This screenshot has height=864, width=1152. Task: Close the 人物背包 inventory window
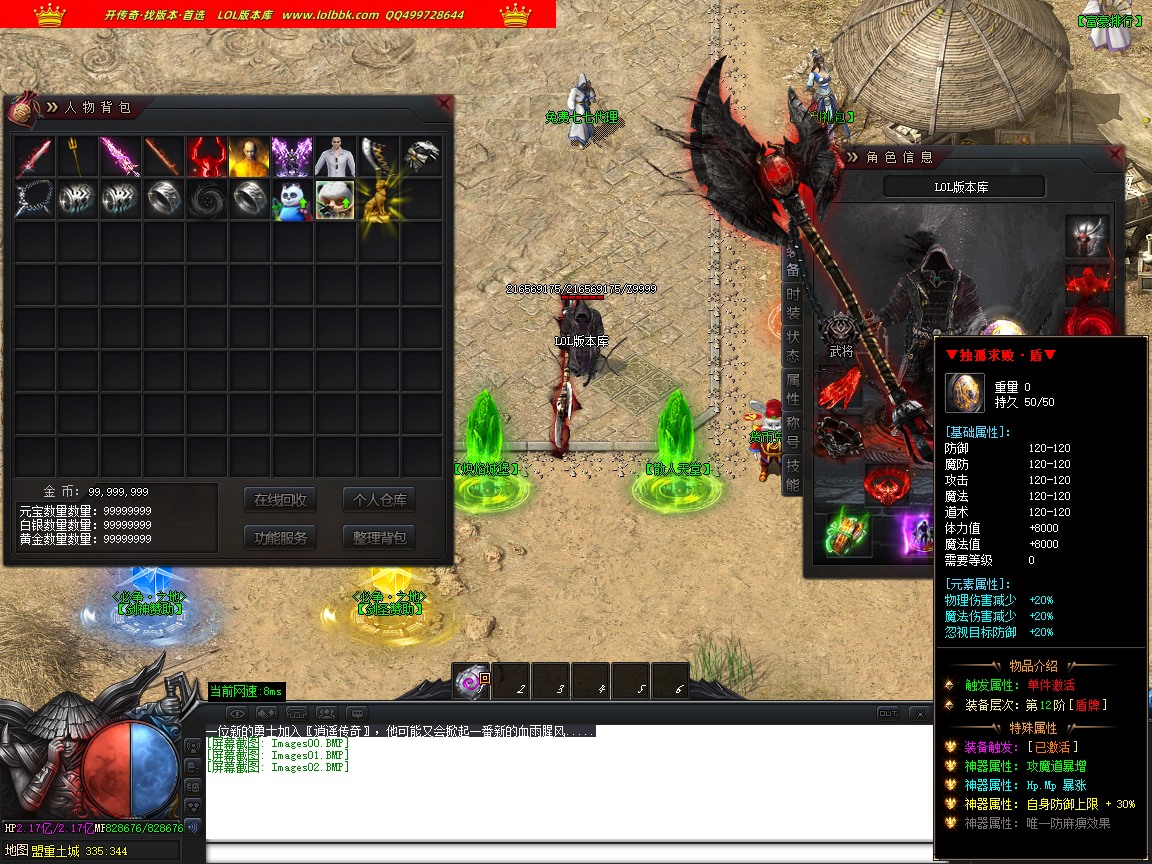click(x=445, y=102)
